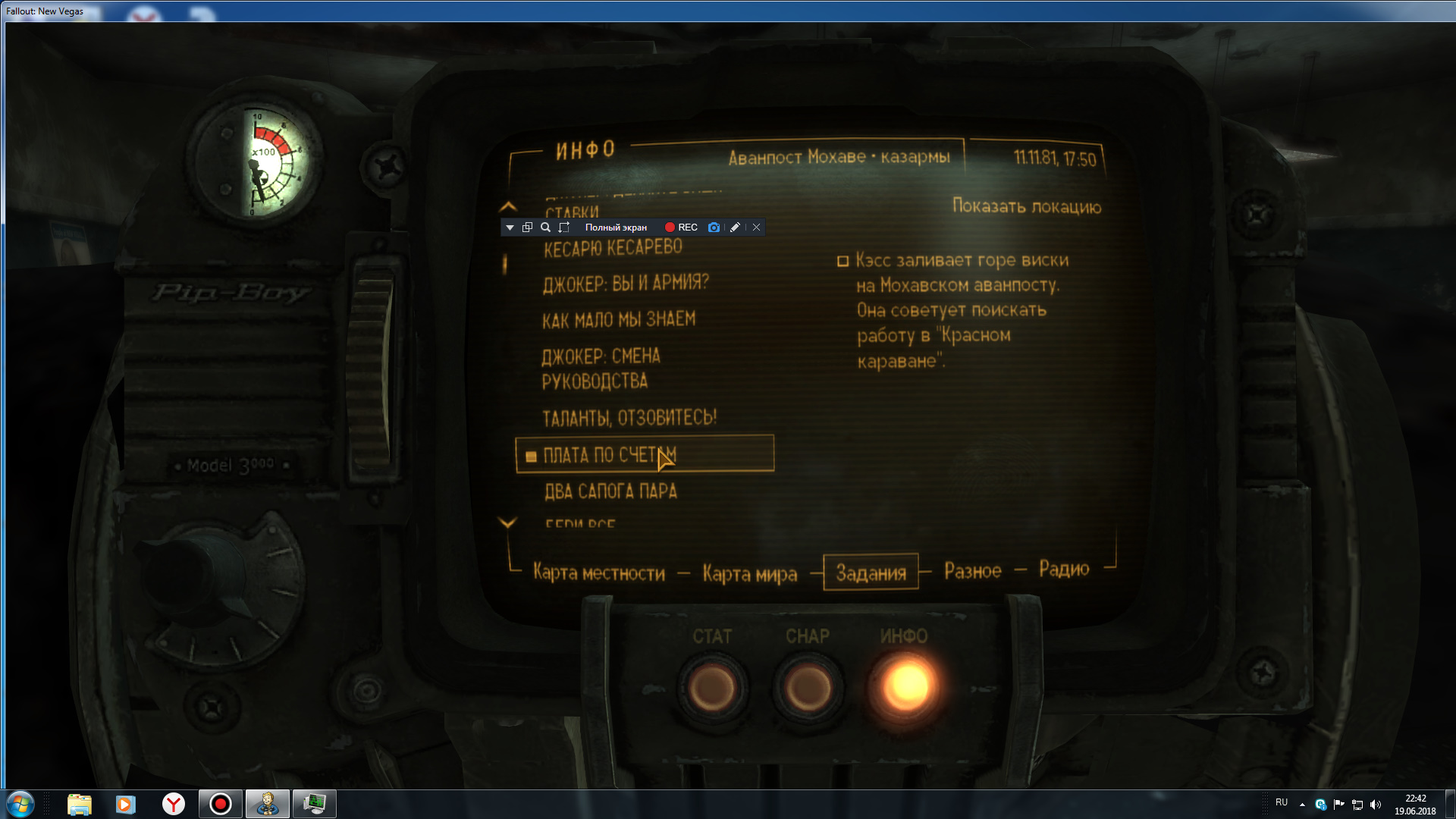
Task: Start recording with the REC button
Action: pyautogui.click(x=681, y=227)
